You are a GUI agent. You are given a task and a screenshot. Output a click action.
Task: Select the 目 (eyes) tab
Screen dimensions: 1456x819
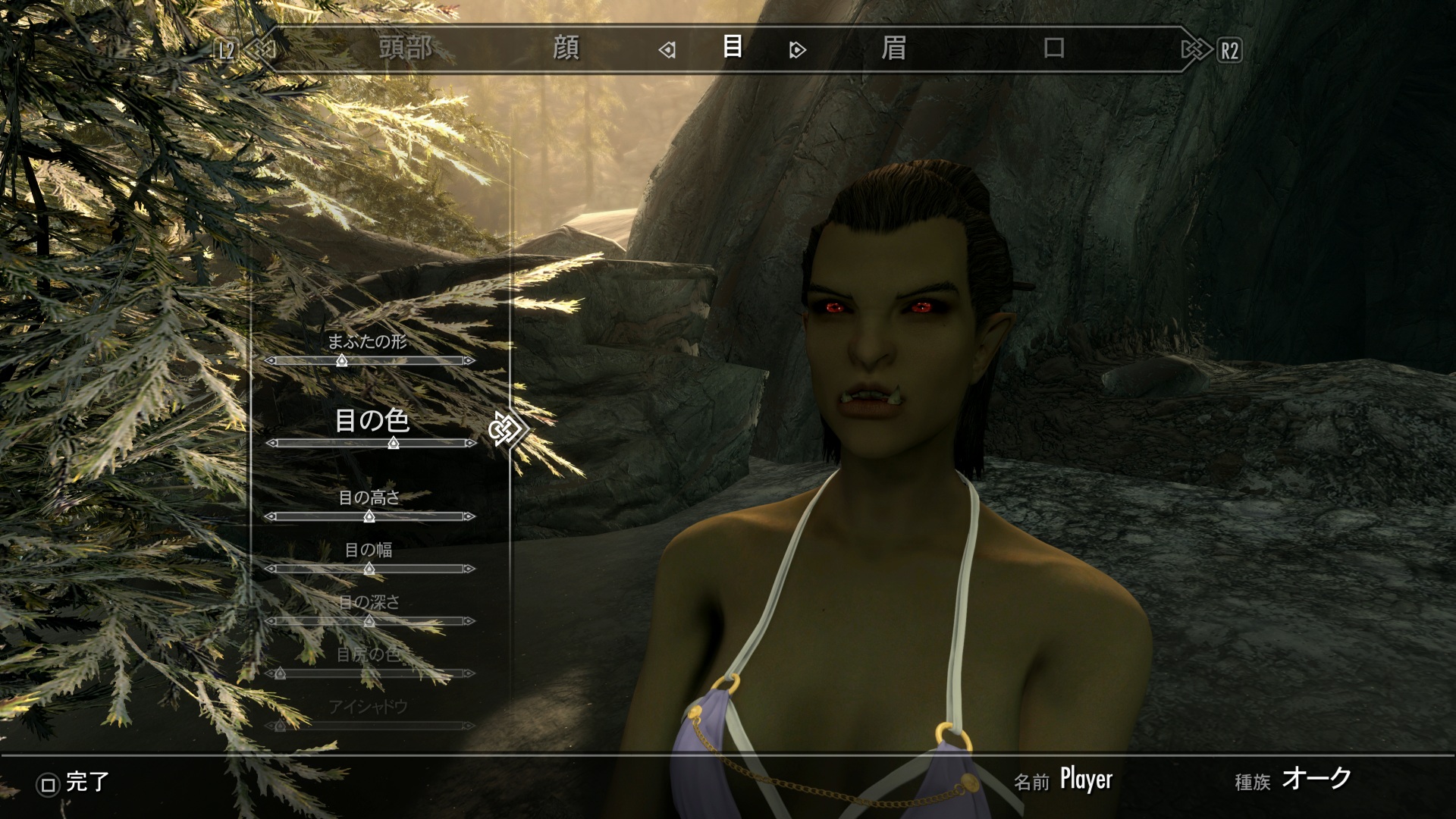point(732,47)
